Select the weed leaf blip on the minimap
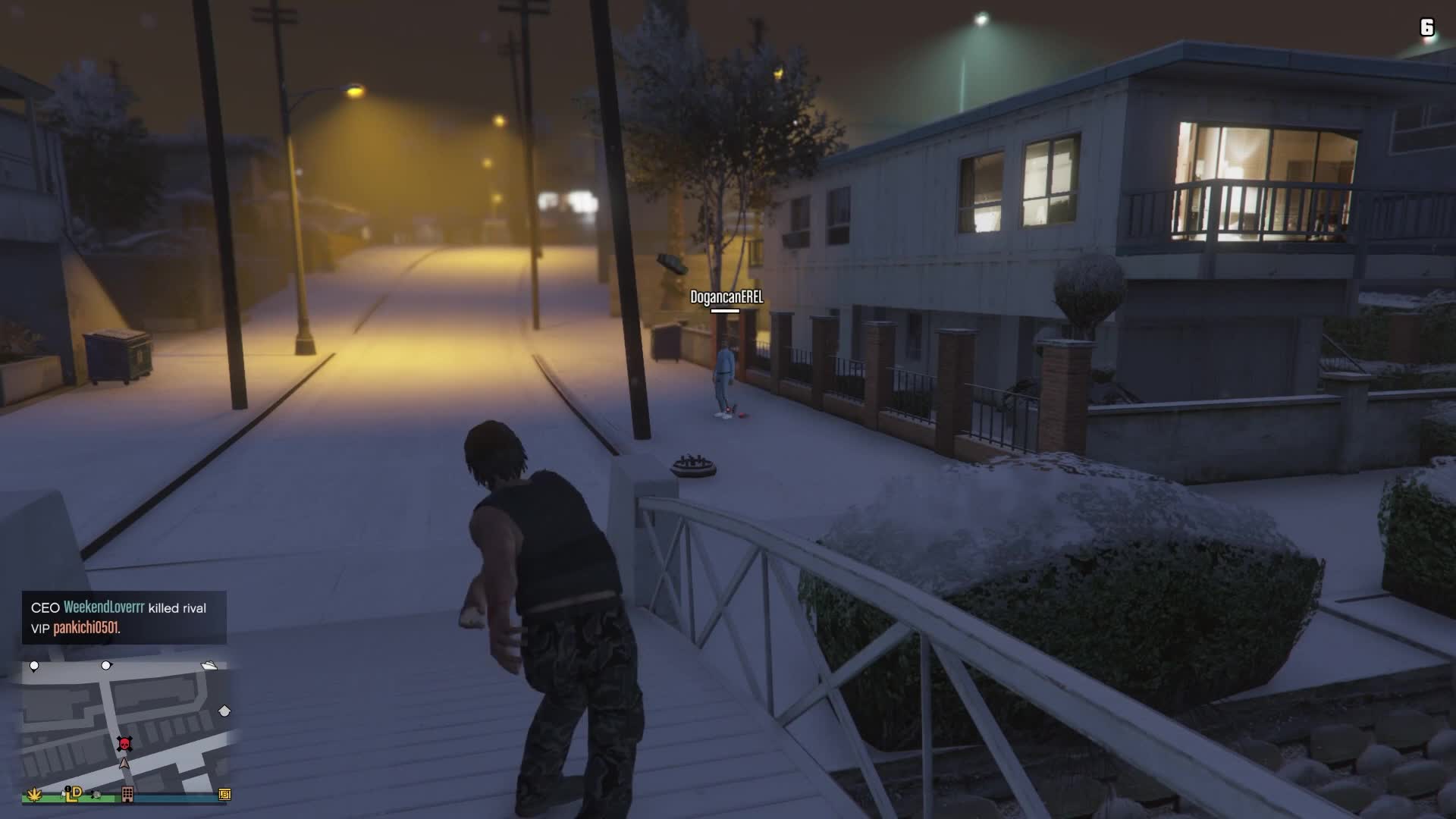The height and width of the screenshot is (819, 1456). tap(34, 794)
